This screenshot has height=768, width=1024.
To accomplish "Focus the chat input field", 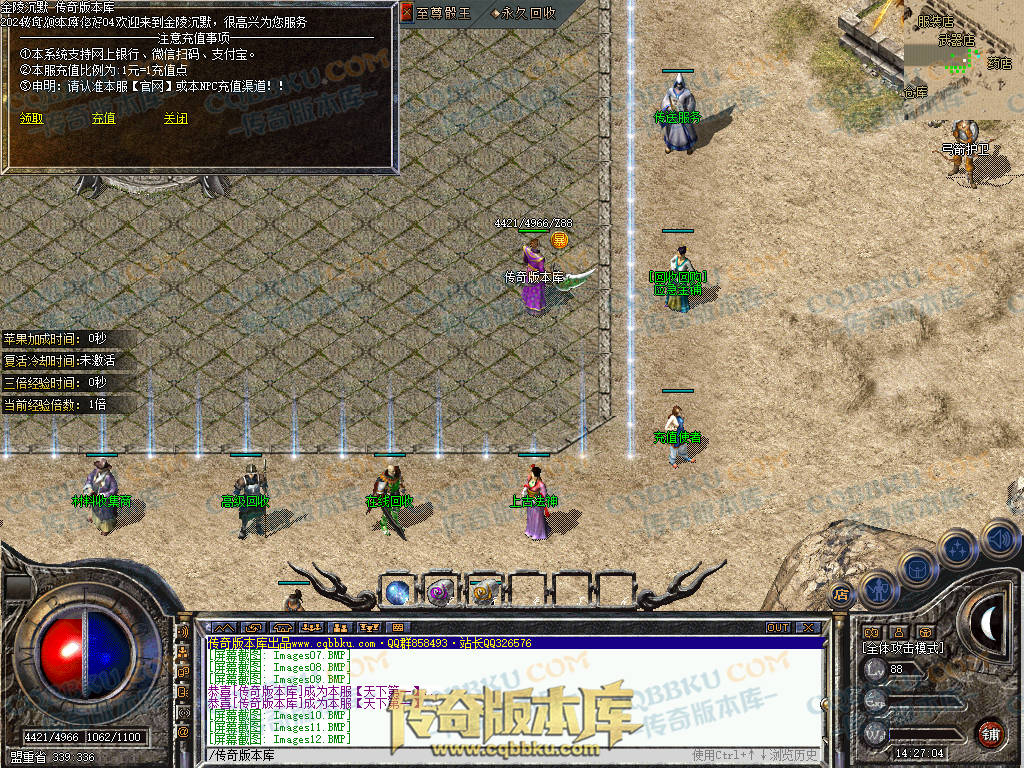I will (x=440, y=754).
